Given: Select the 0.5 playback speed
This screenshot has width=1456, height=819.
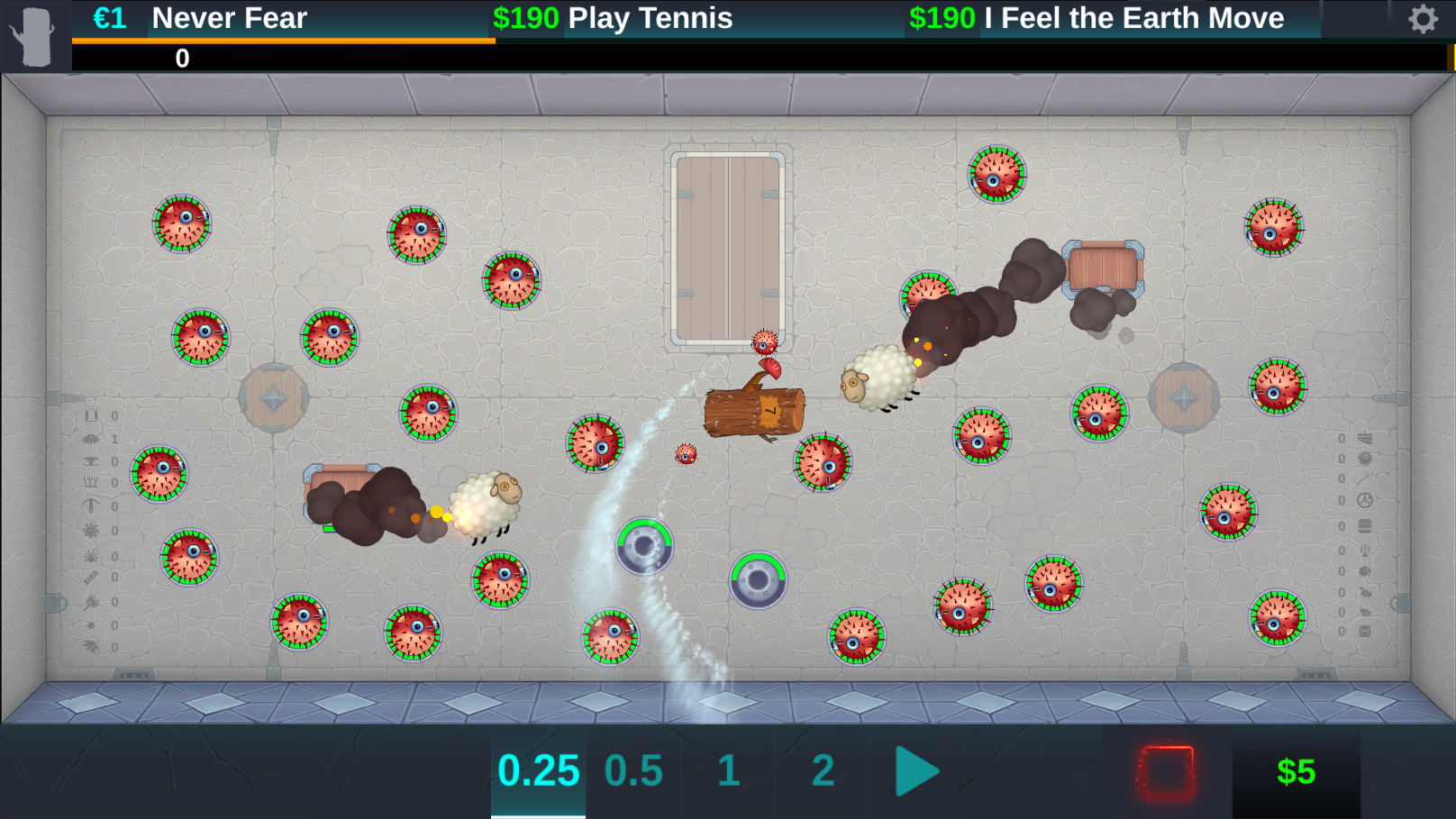Looking at the screenshot, I should tap(633, 770).
